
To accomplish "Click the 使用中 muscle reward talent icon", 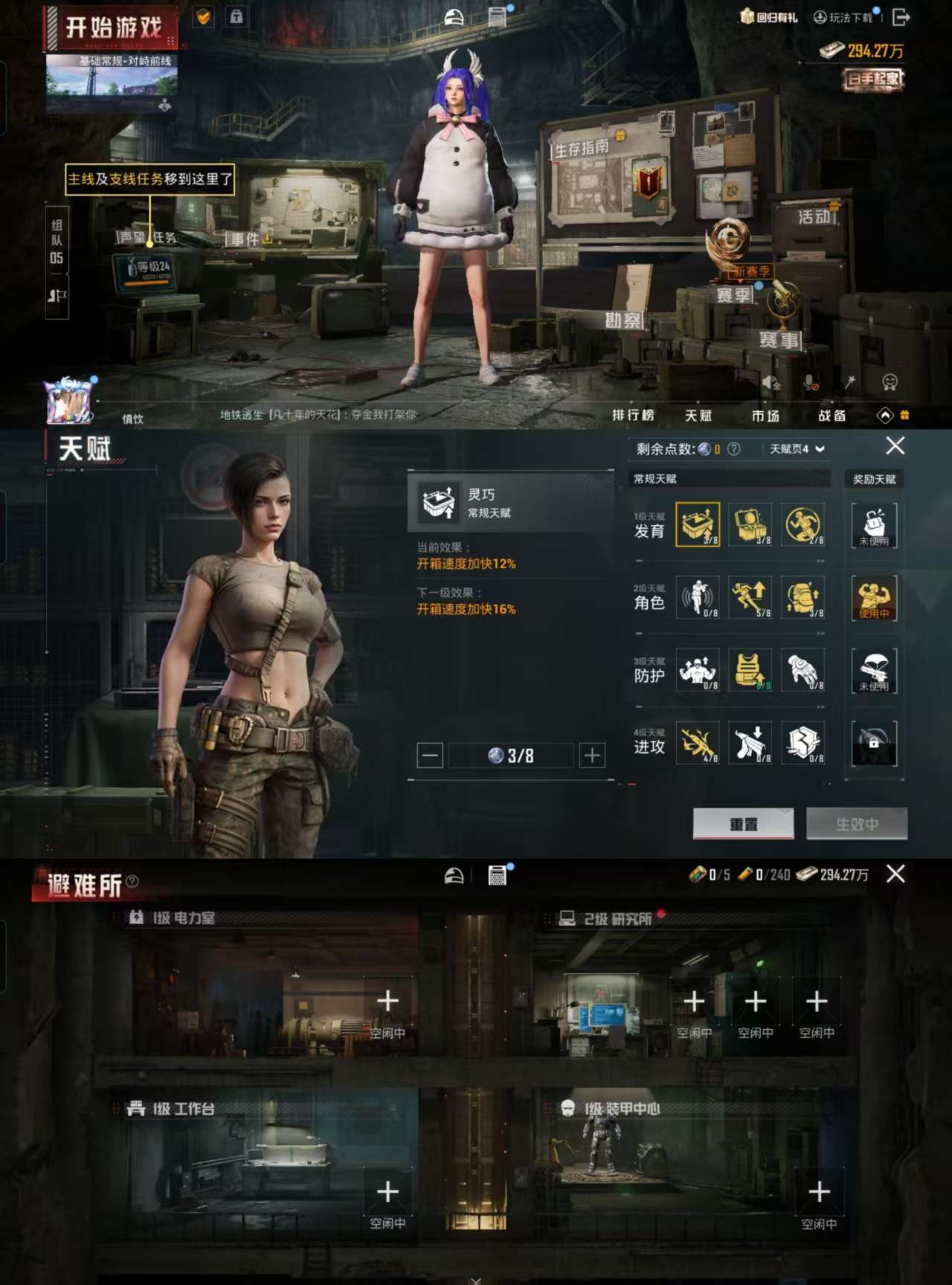I will point(874,599).
